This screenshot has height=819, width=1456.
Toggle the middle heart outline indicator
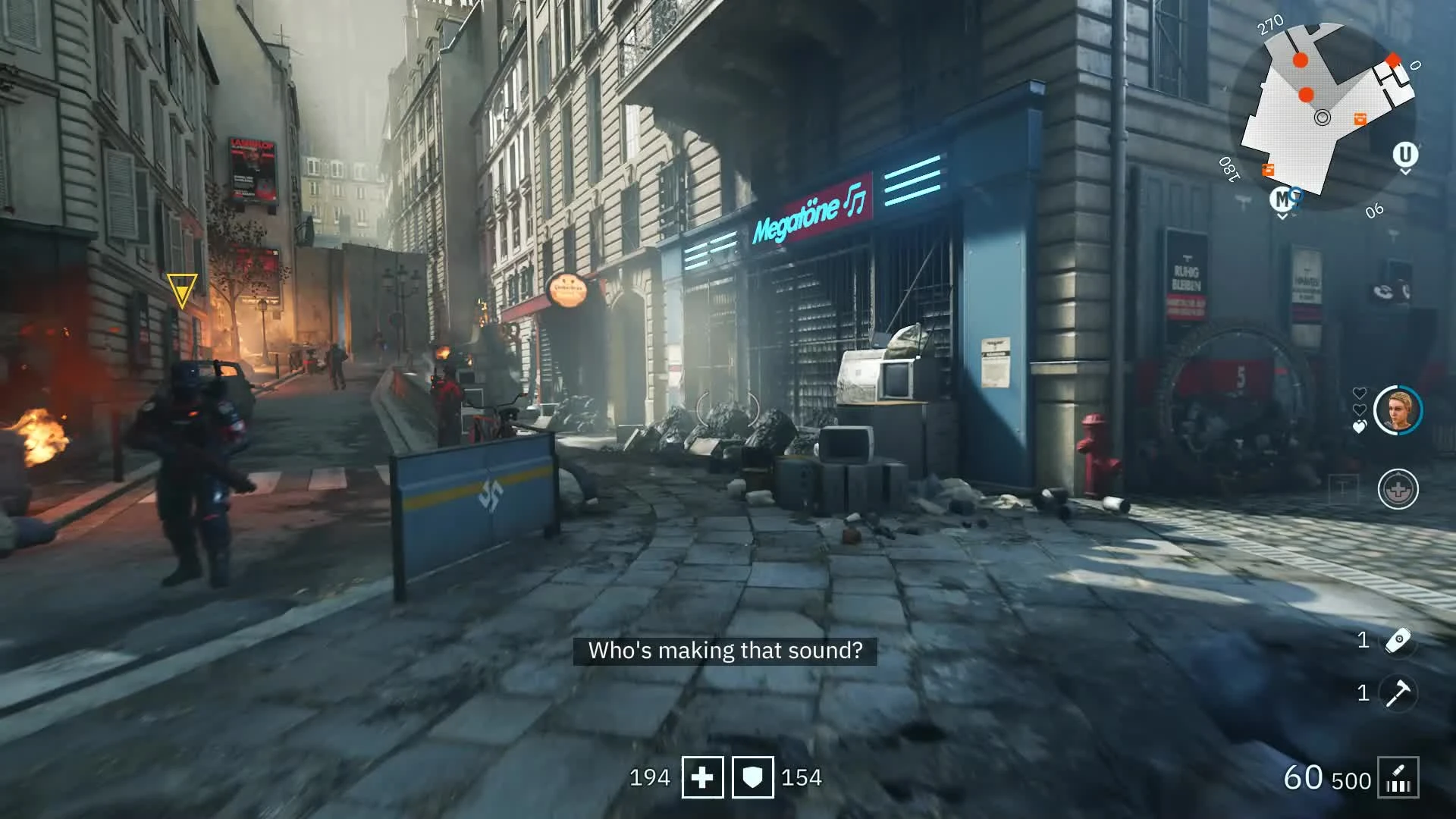1360,409
